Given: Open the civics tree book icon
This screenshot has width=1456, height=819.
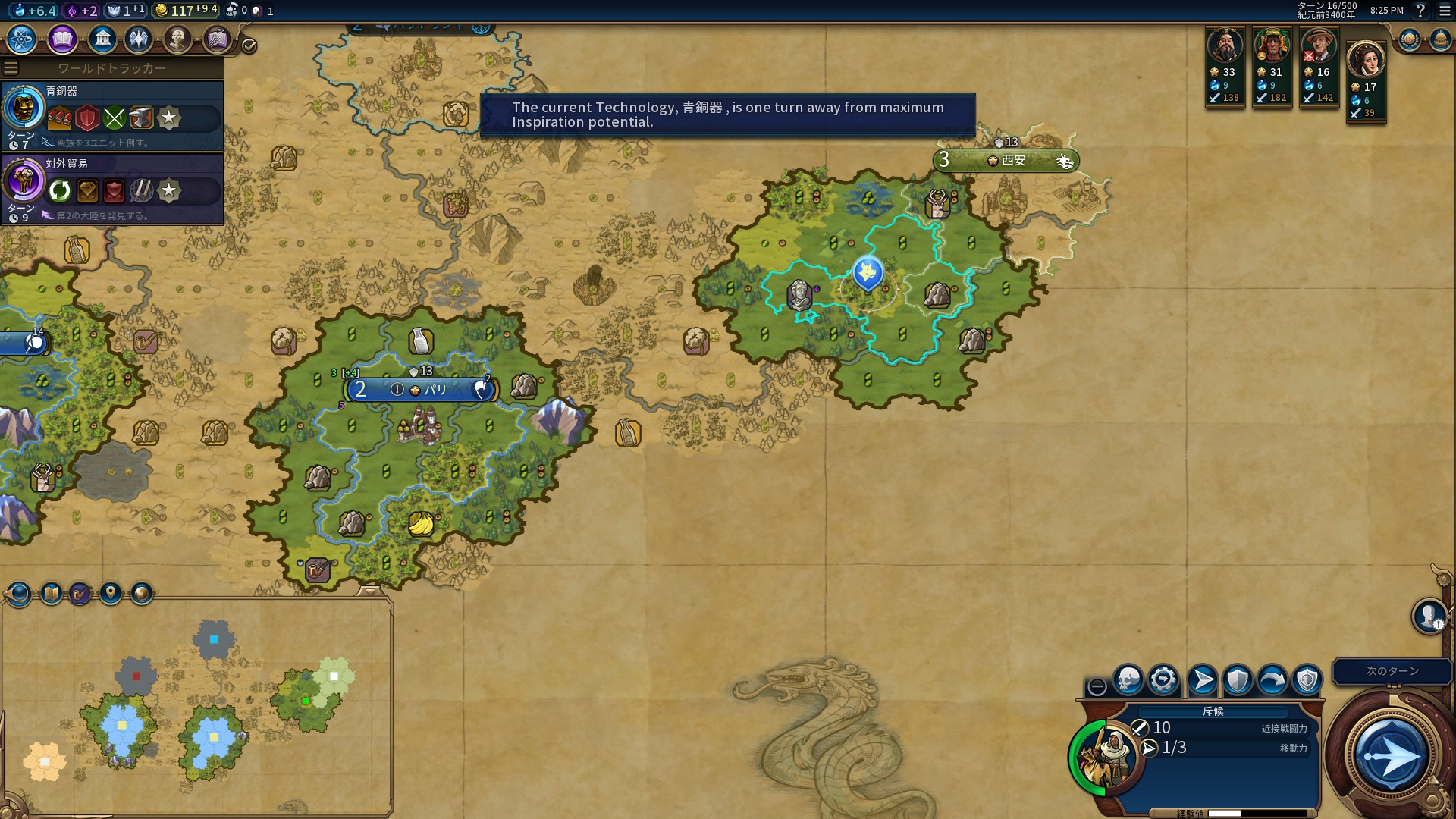Looking at the screenshot, I should pos(62,39).
